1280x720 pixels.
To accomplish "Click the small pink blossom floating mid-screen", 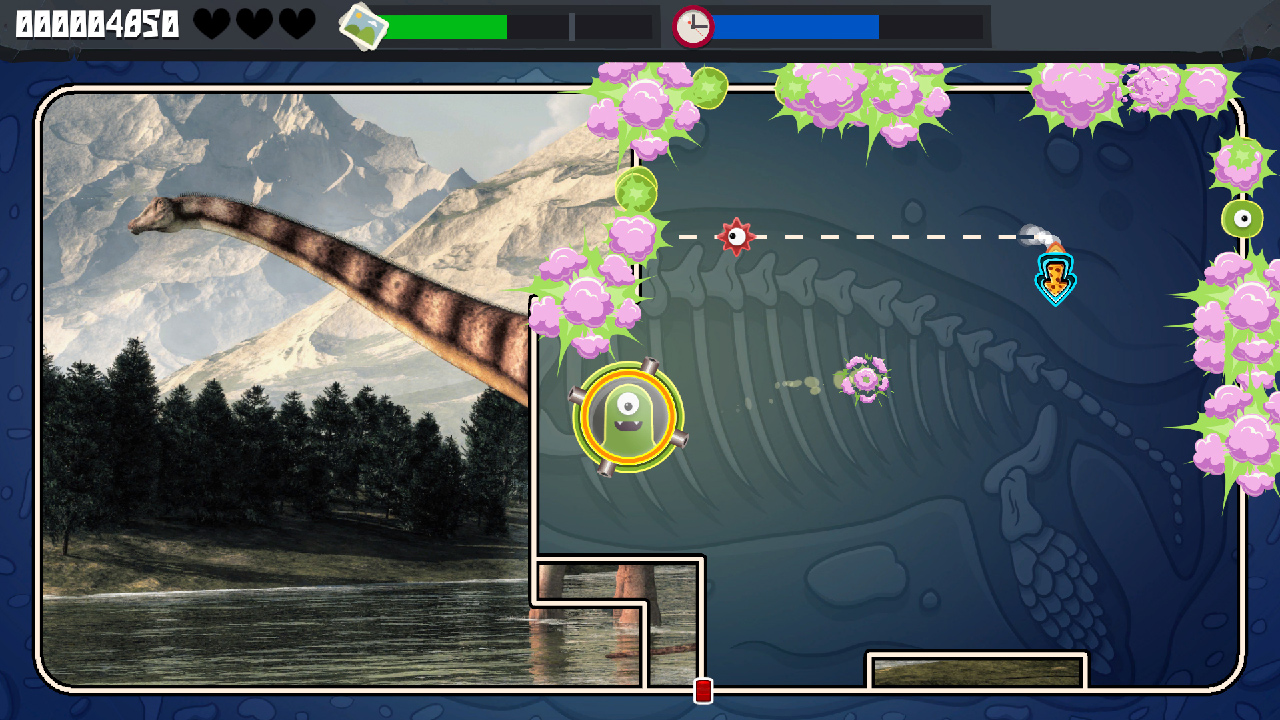I will pyautogui.click(x=866, y=378).
